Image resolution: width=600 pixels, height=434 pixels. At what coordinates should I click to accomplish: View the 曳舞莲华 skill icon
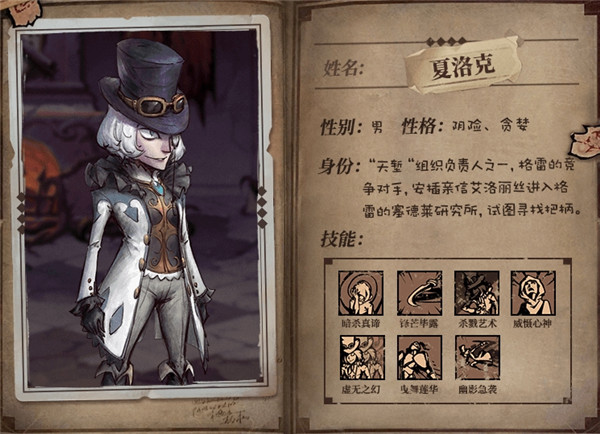pyautogui.click(x=418, y=356)
